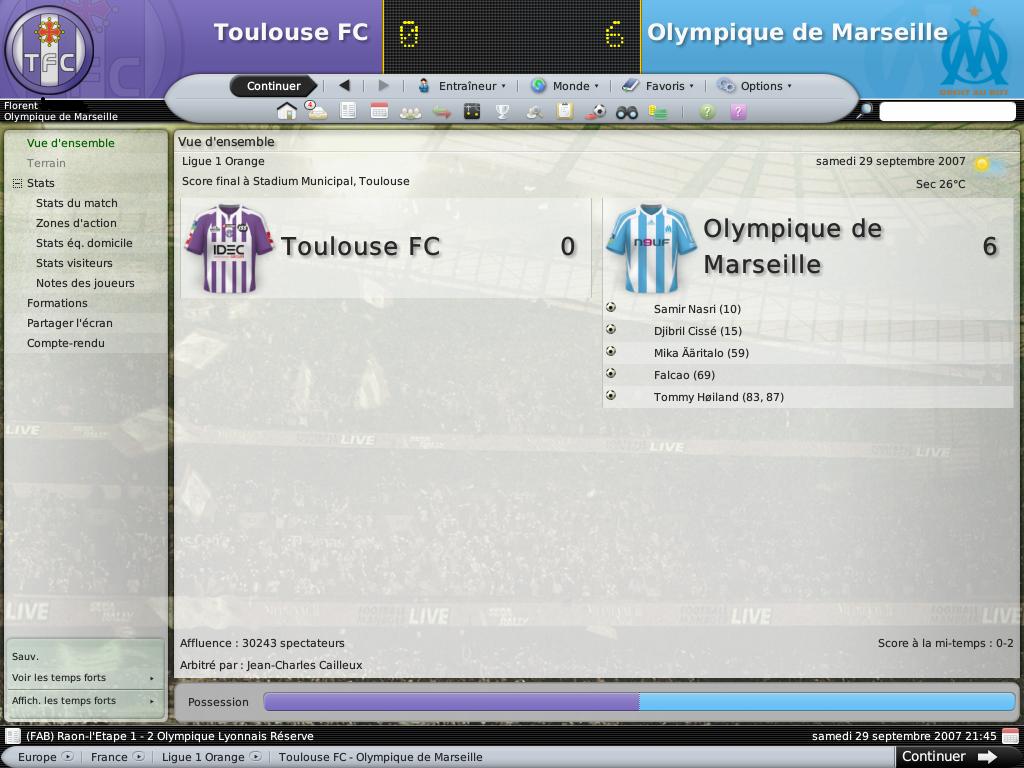
Task: Open the Ligue 1 Orange breadcrumb
Action: [x=203, y=757]
